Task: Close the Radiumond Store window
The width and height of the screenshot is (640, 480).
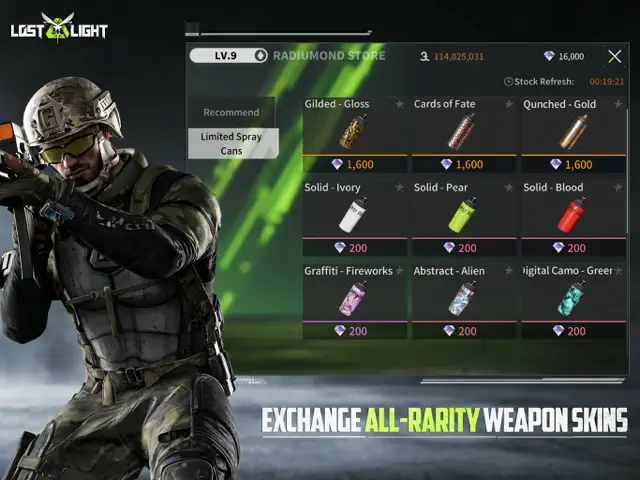Action: [615, 57]
